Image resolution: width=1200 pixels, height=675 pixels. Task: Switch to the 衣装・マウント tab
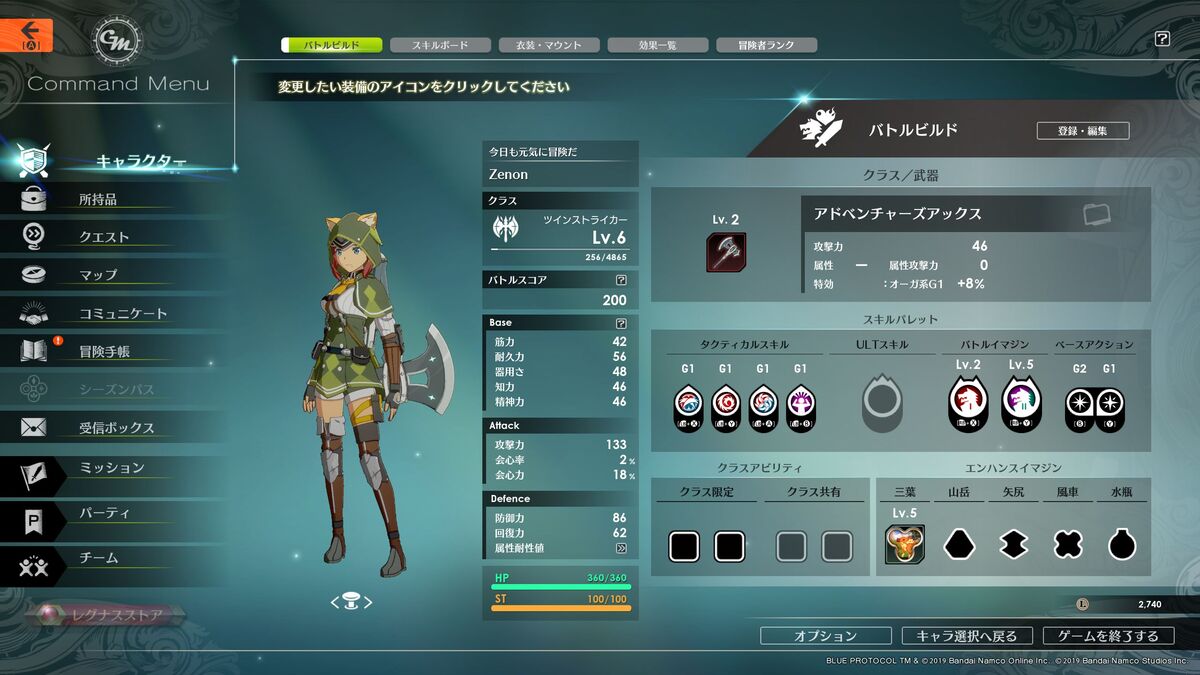[x=549, y=45]
